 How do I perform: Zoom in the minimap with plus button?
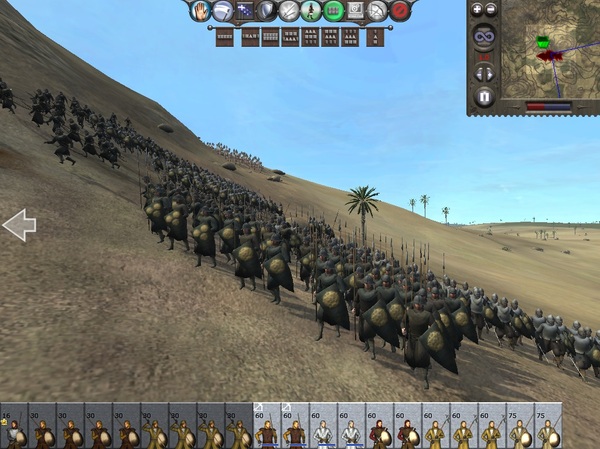click(477, 9)
